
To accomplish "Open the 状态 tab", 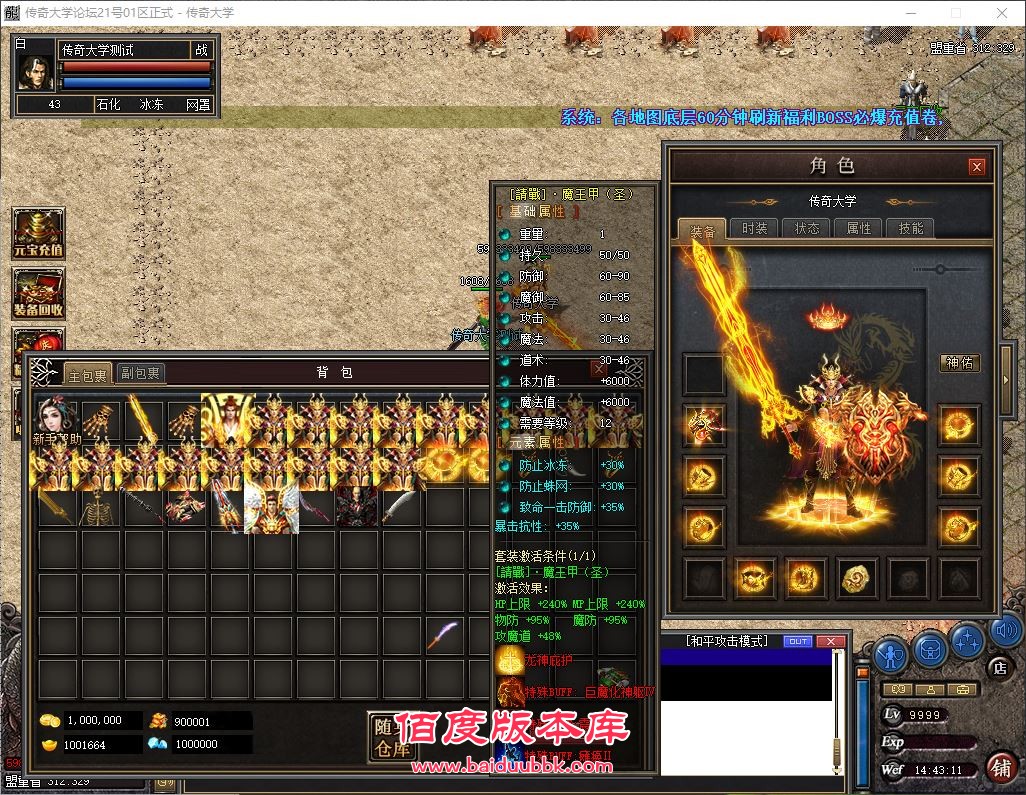I will (x=807, y=228).
